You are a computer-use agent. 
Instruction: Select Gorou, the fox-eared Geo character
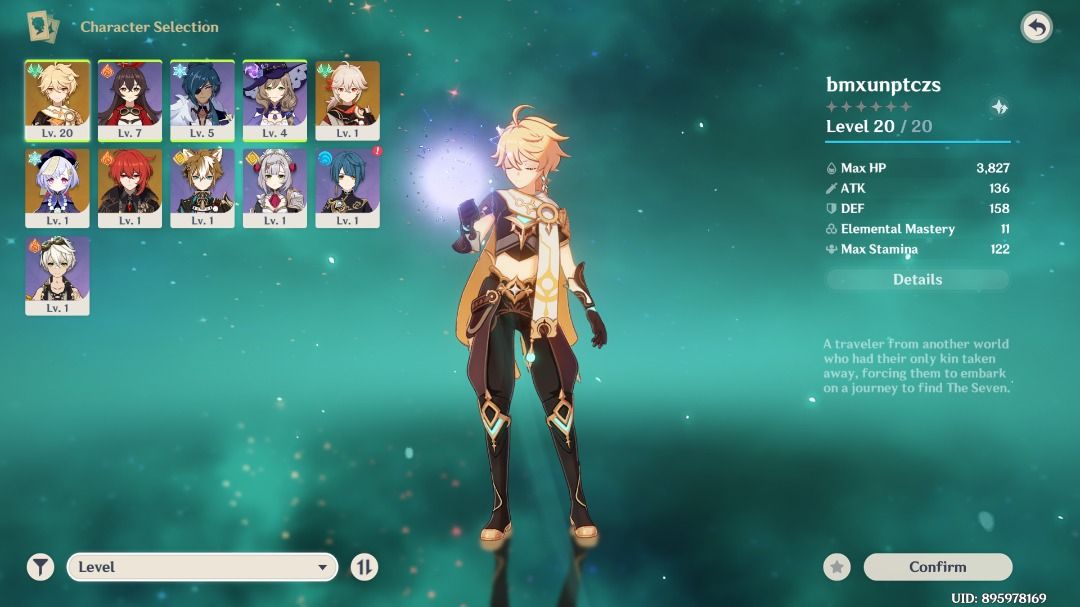coord(202,188)
